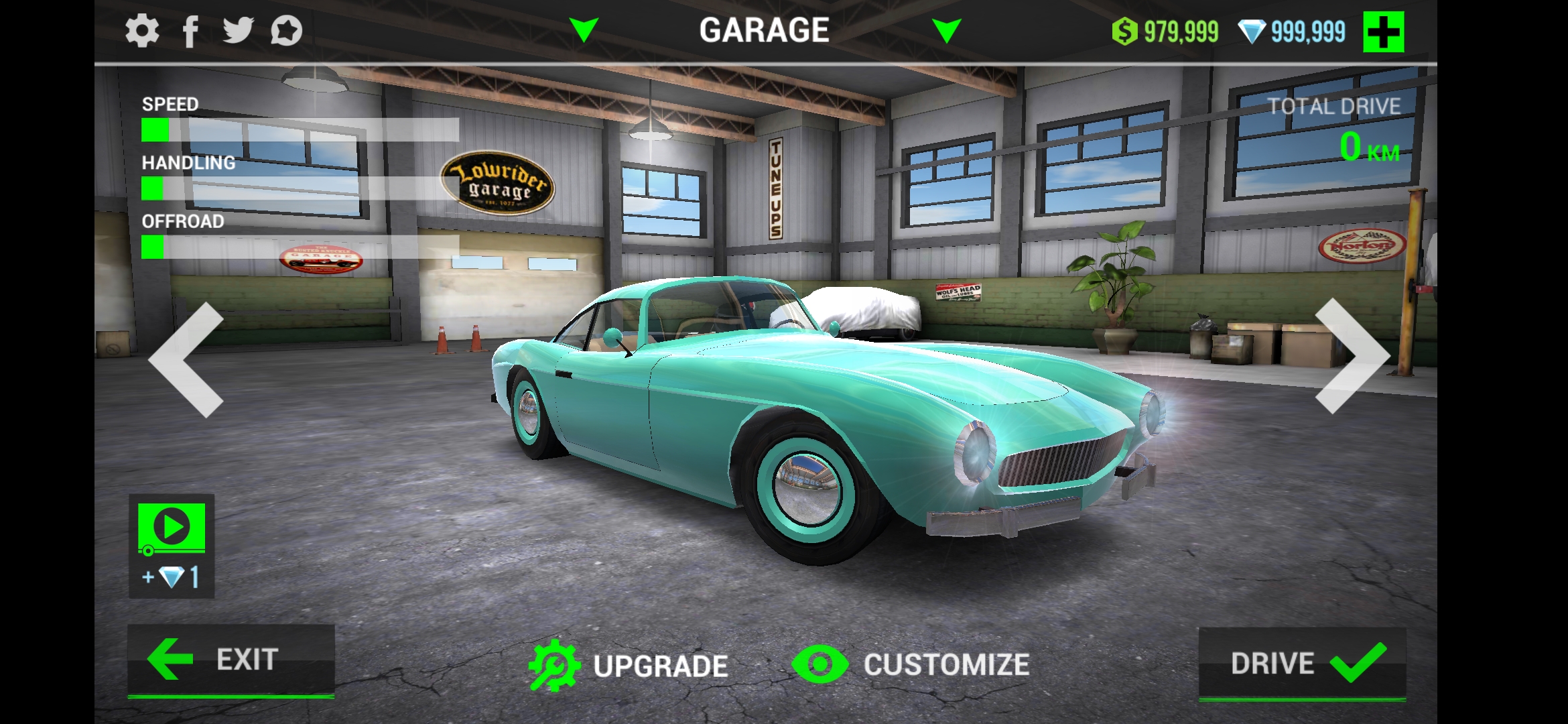Viewport: 1568px width, 724px height.
Task: Open the Twitter icon
Action: pos(240,29)
